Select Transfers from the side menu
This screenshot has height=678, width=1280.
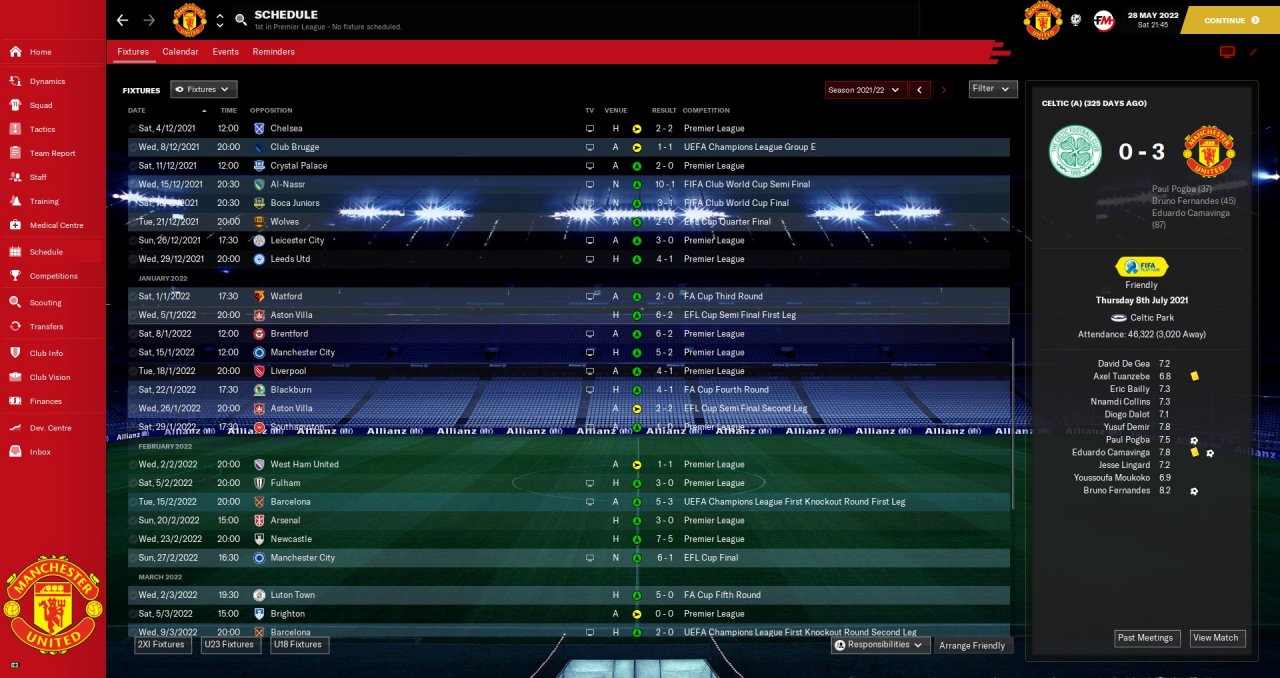[46, 326]
